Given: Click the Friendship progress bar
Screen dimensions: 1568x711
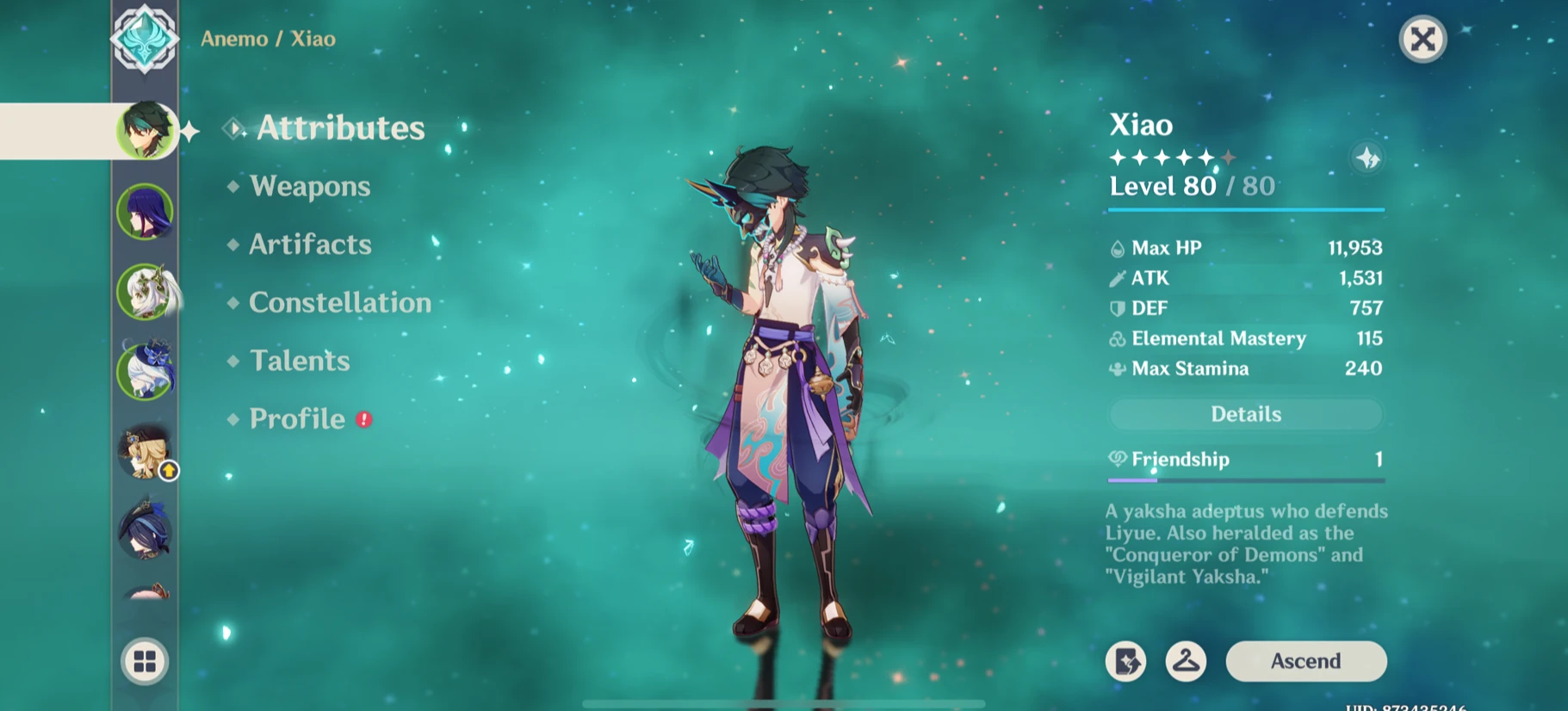Looking at the screenshot, I should (1245, 479).
